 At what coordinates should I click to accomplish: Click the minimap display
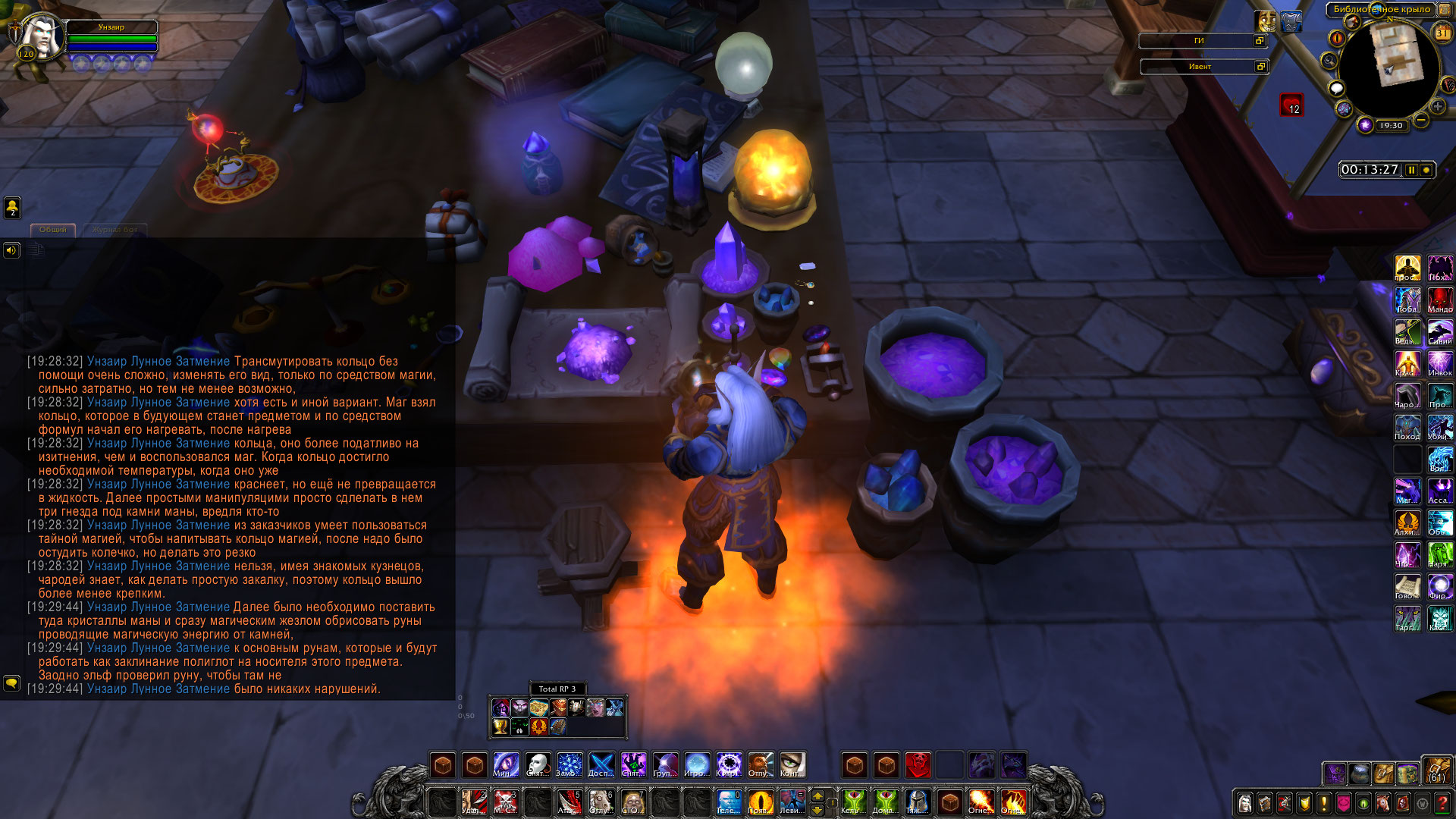[1390, 67]
